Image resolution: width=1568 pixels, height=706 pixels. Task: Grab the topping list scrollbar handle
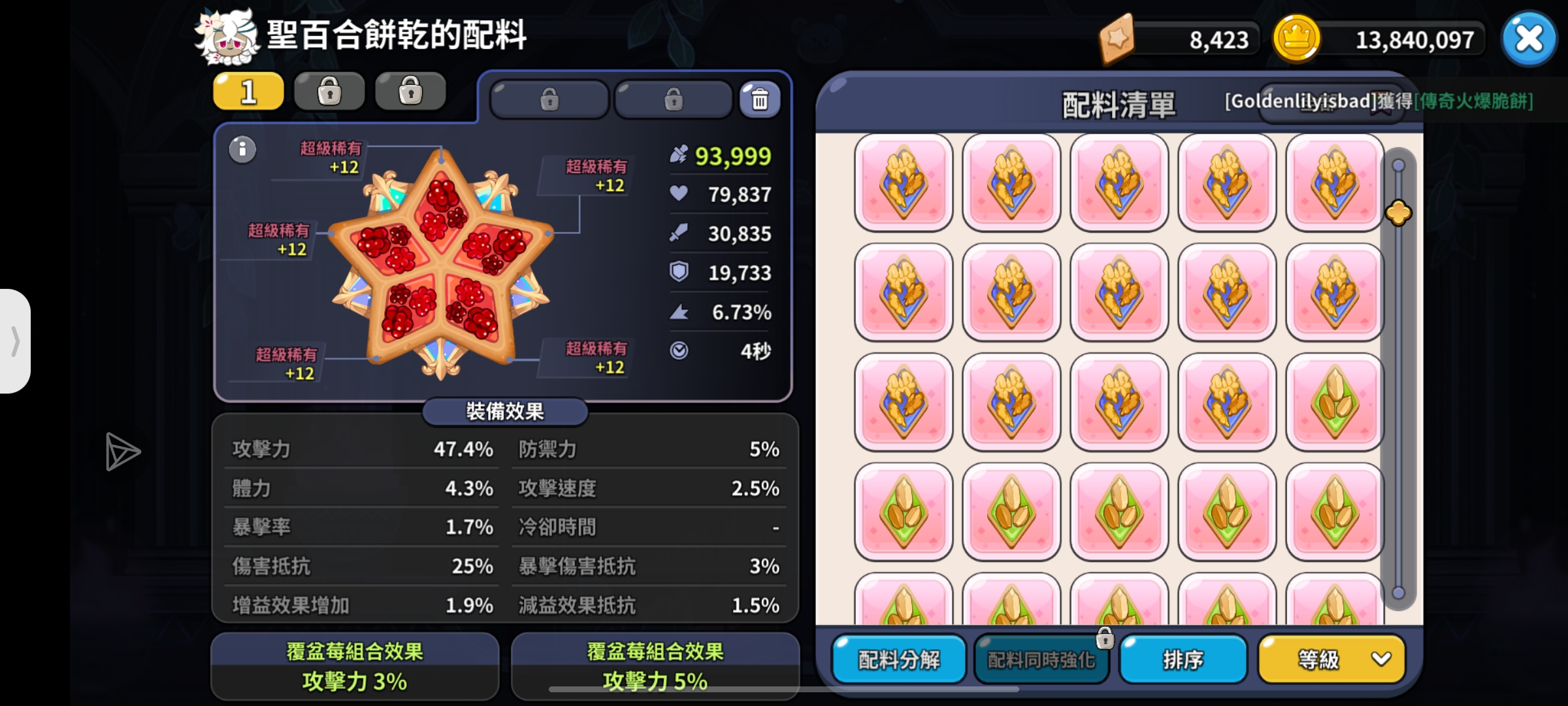(1398, 213)
